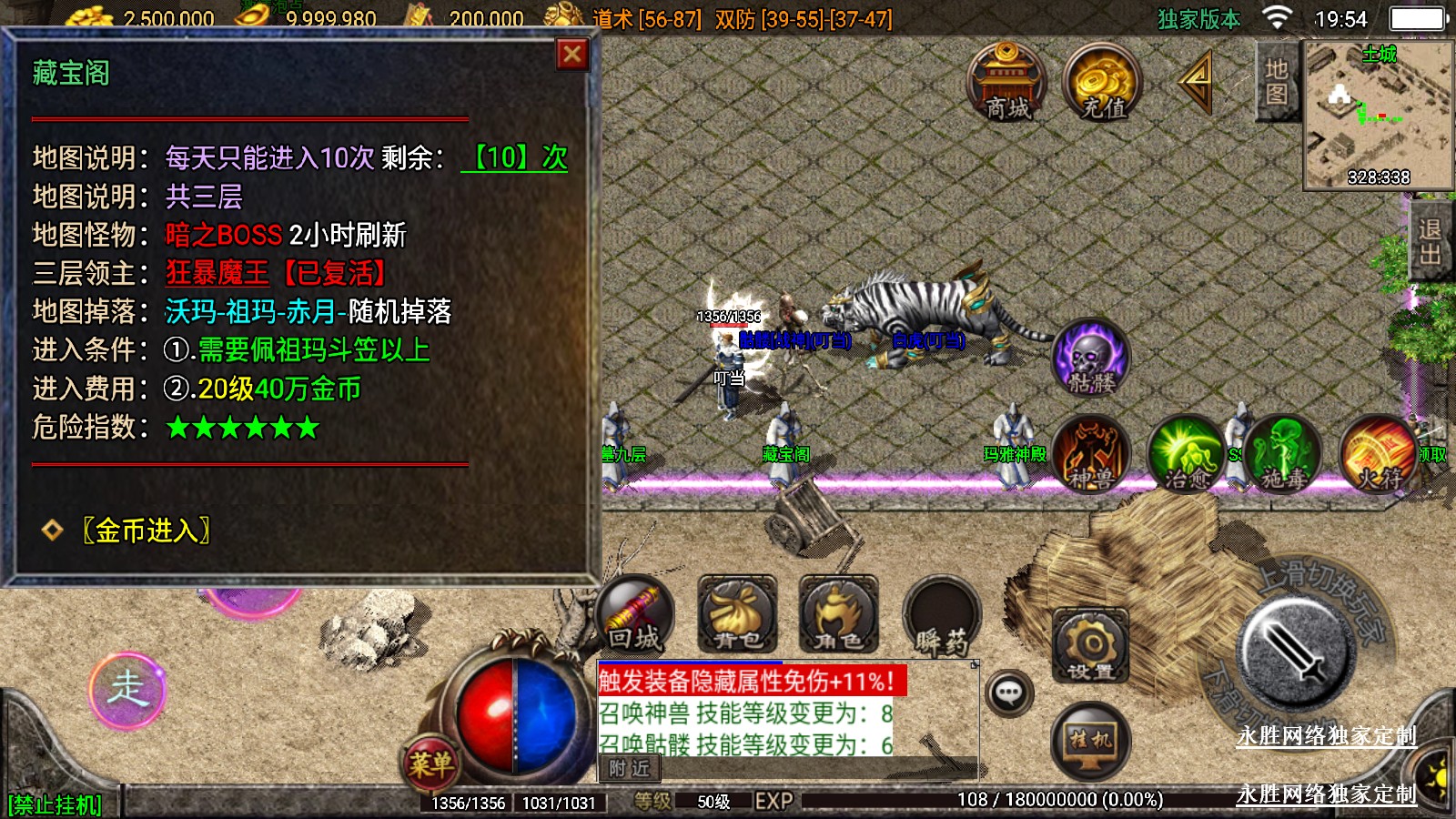Open the 设置 settings gear
Image resolution: width=1456 pixels, height=819 pixels.
(x=1090, y=647)
